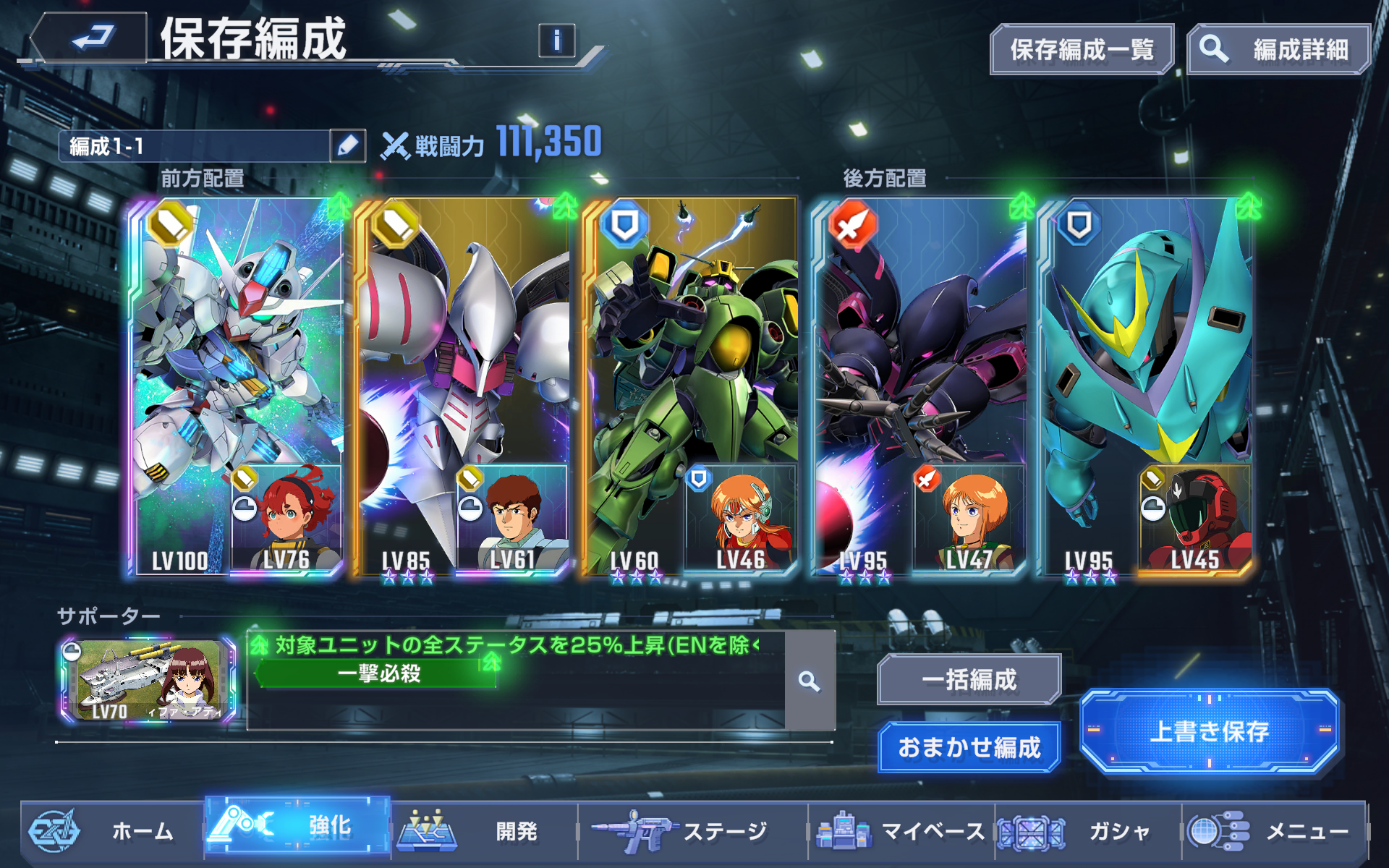Screen dimensions: 1389x868
Task: Open the 保存編成一覧 list
Action: [1081, 50]
